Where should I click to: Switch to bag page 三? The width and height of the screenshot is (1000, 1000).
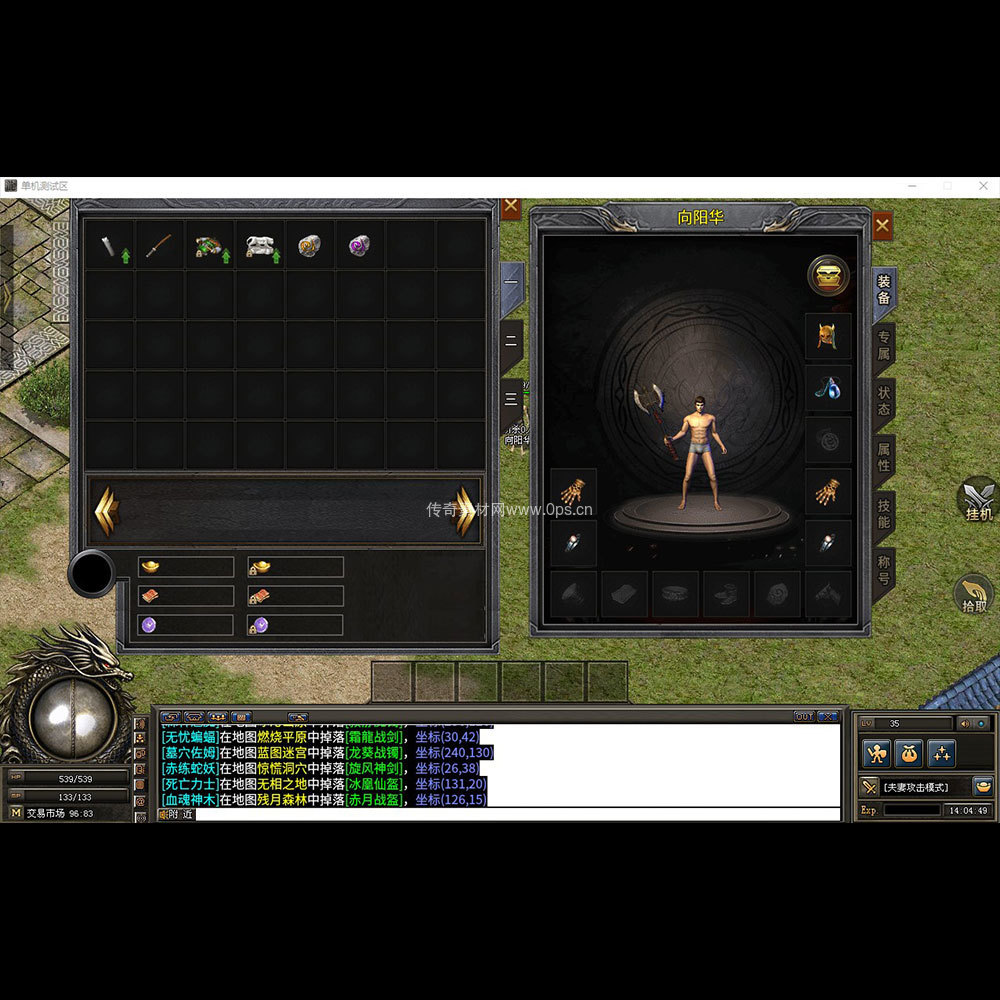pos(512,397)
